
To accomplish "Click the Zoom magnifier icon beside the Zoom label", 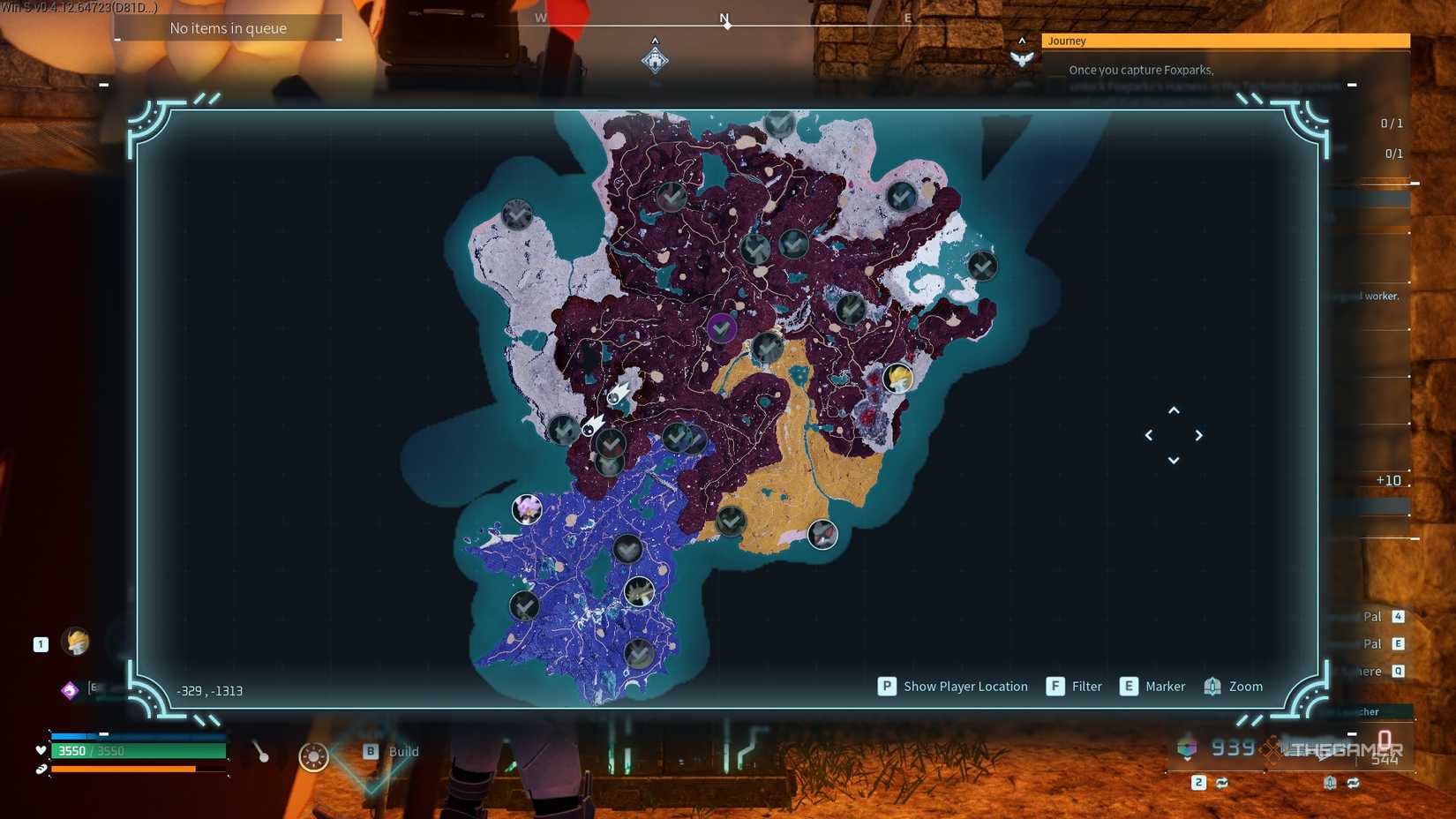I will [x=1210, y=686].
